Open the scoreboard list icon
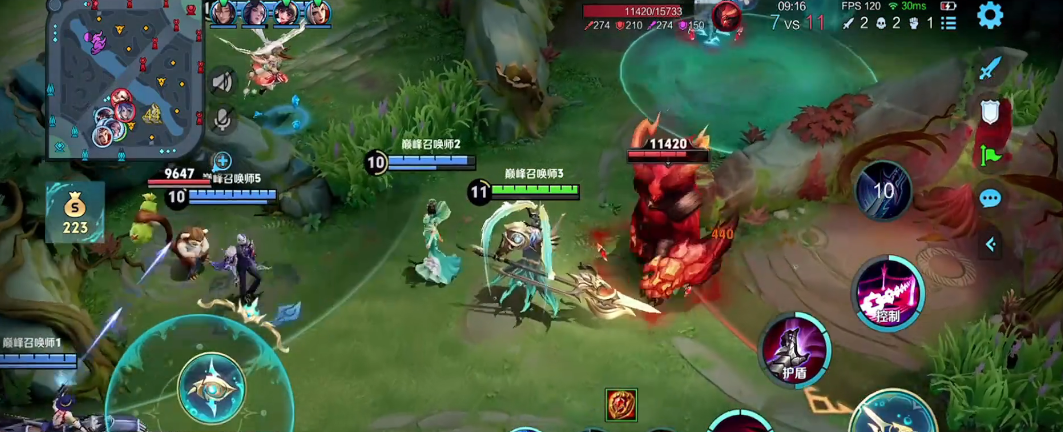Image resolution: width=1063 pixels, height=432 pixels. pyautogui.click(x=949, y=23)
